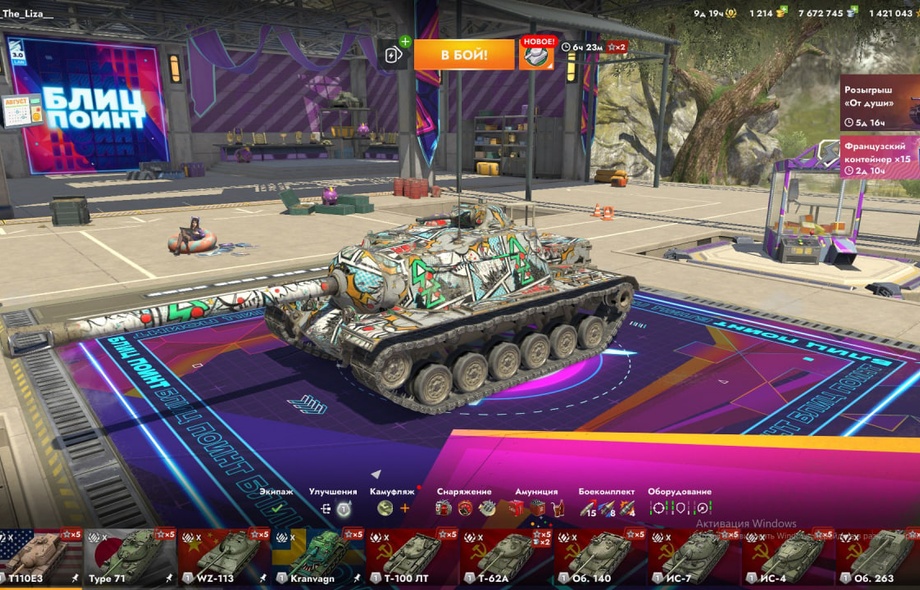The image size is (920, 590).
Task: Start a battle with the В БОЙ! button
Action: 464,55
